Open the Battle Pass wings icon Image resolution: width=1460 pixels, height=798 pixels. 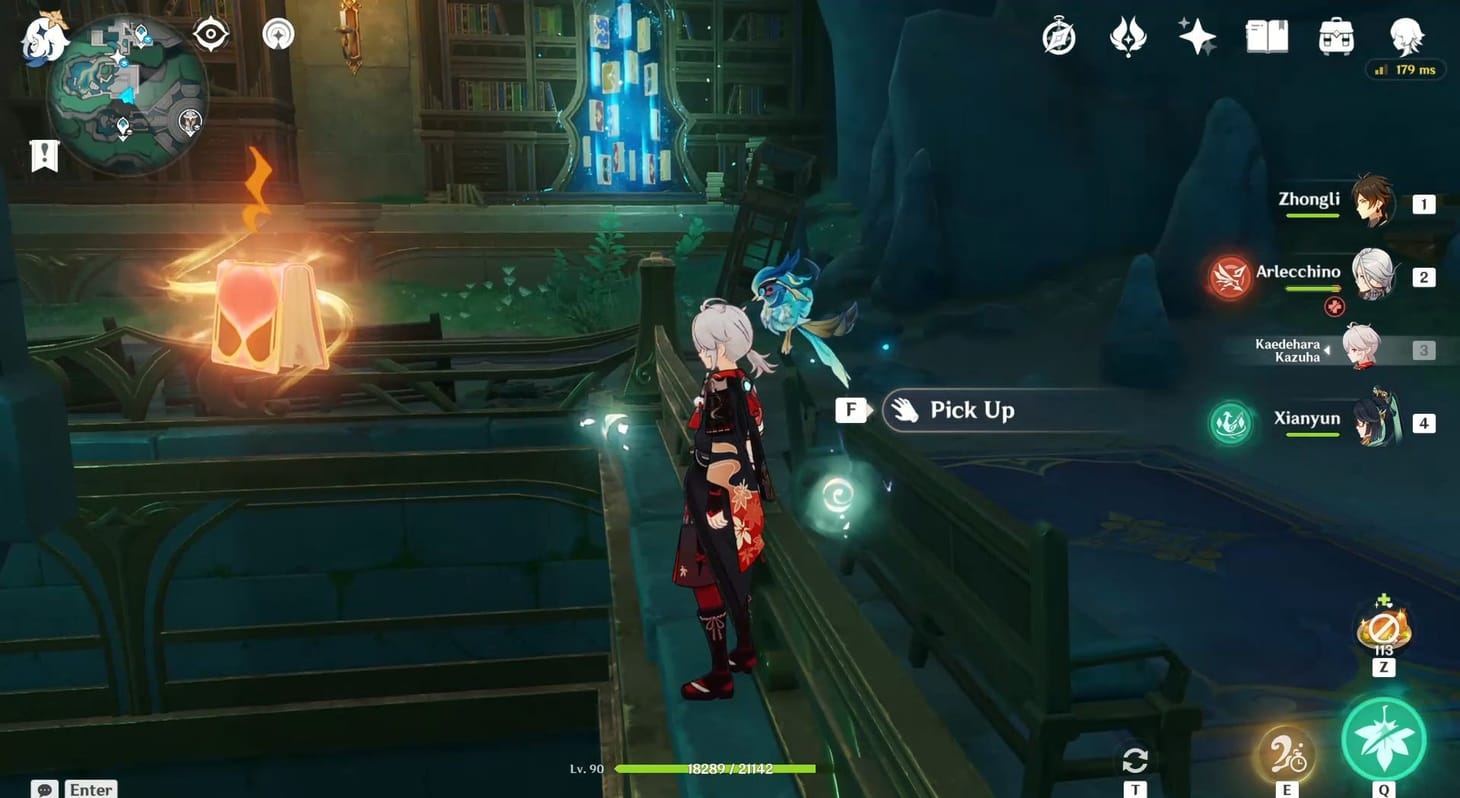tap(1128, 37)
